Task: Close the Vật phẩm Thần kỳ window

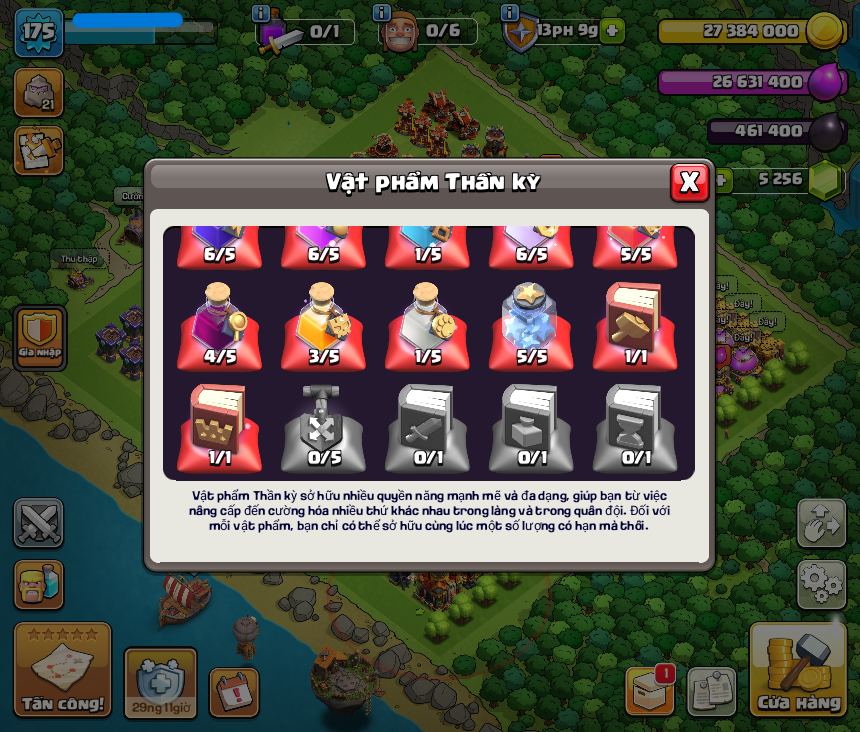Action: [689, 182]
